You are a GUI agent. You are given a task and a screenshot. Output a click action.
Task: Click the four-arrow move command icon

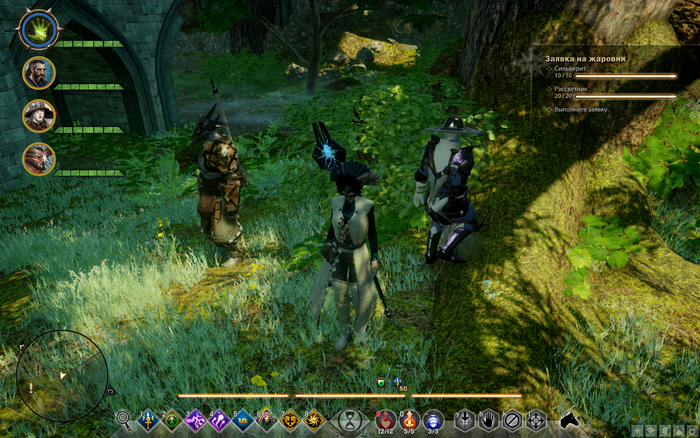point(536,420)
